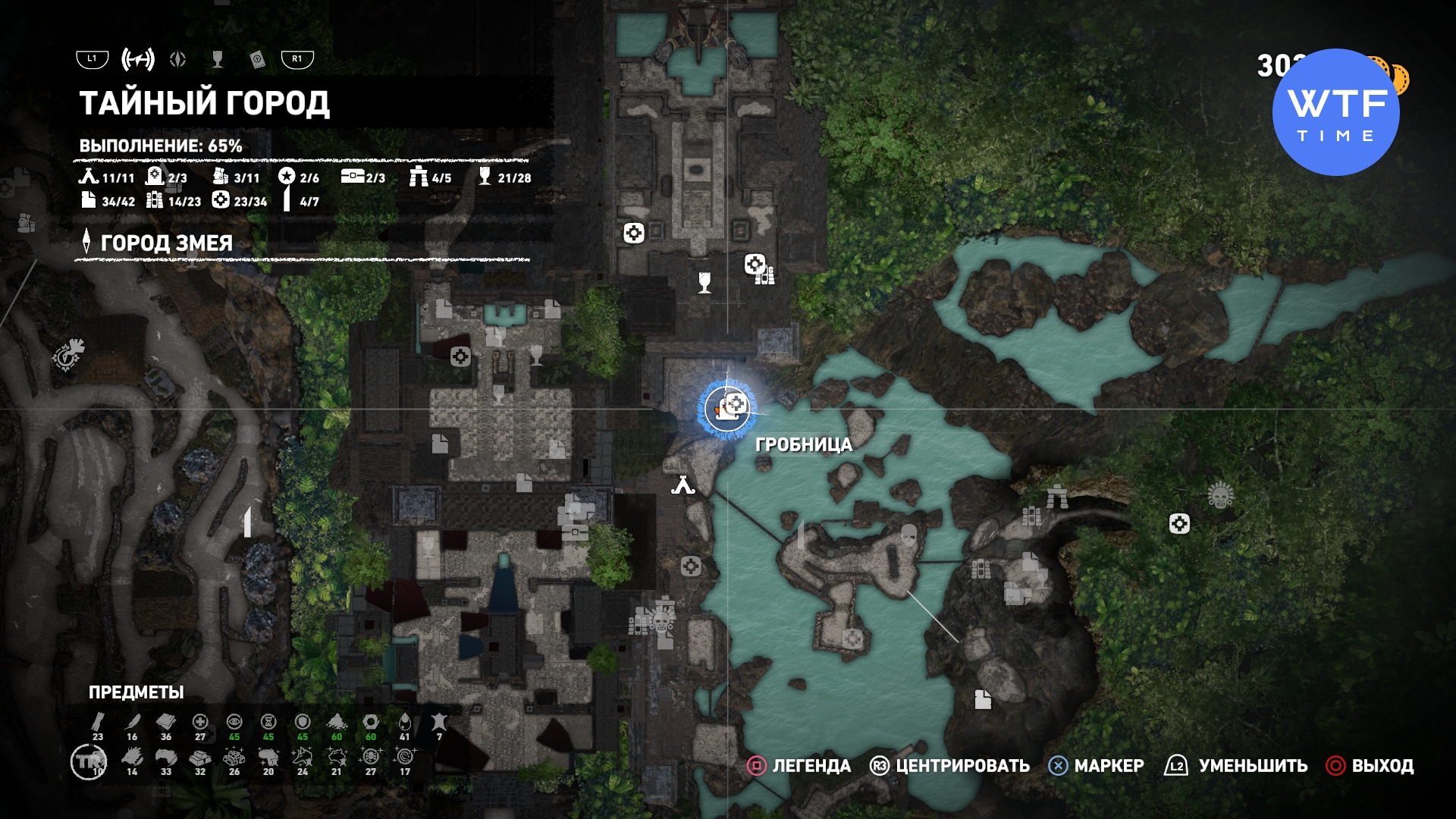The image size is (1456, 819).
Task: Select the highlighted Гробница tomb marker
Action: [727, 409]
